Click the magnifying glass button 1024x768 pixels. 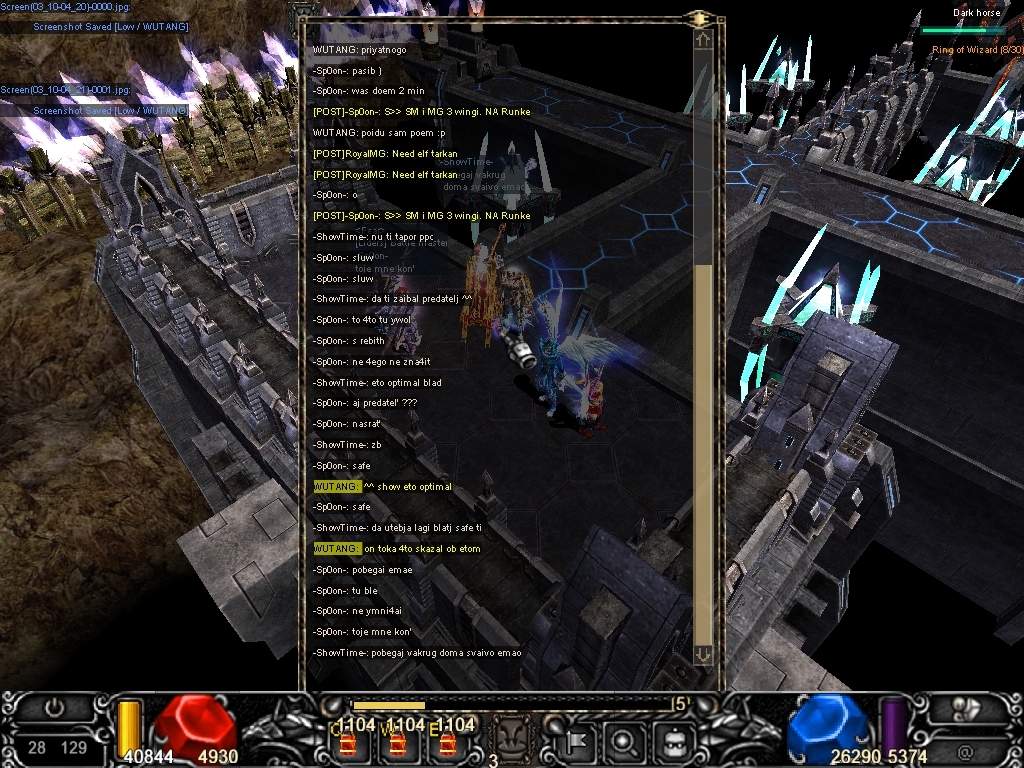click(626, 743)
